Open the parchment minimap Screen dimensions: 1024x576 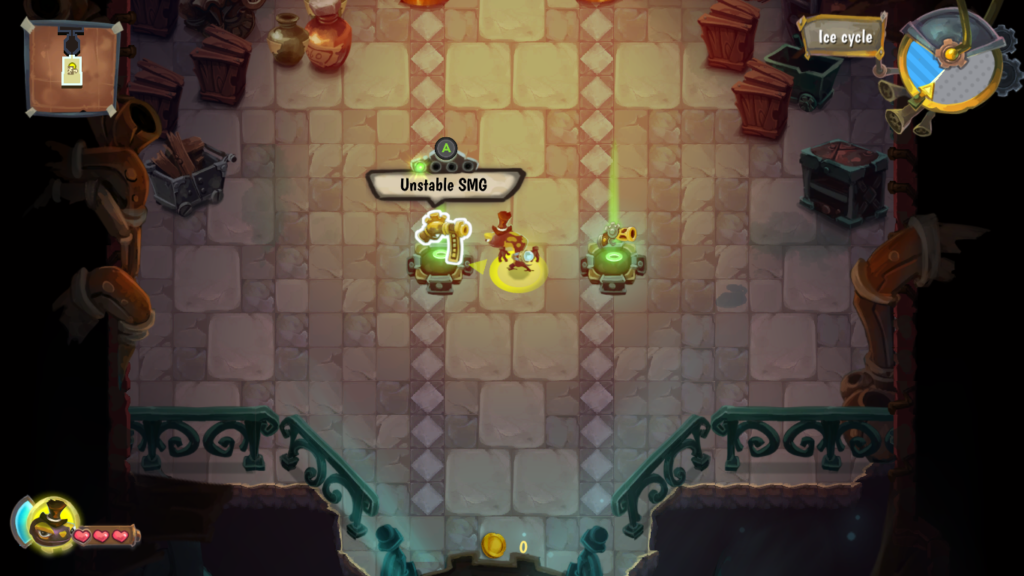point(71,66)
